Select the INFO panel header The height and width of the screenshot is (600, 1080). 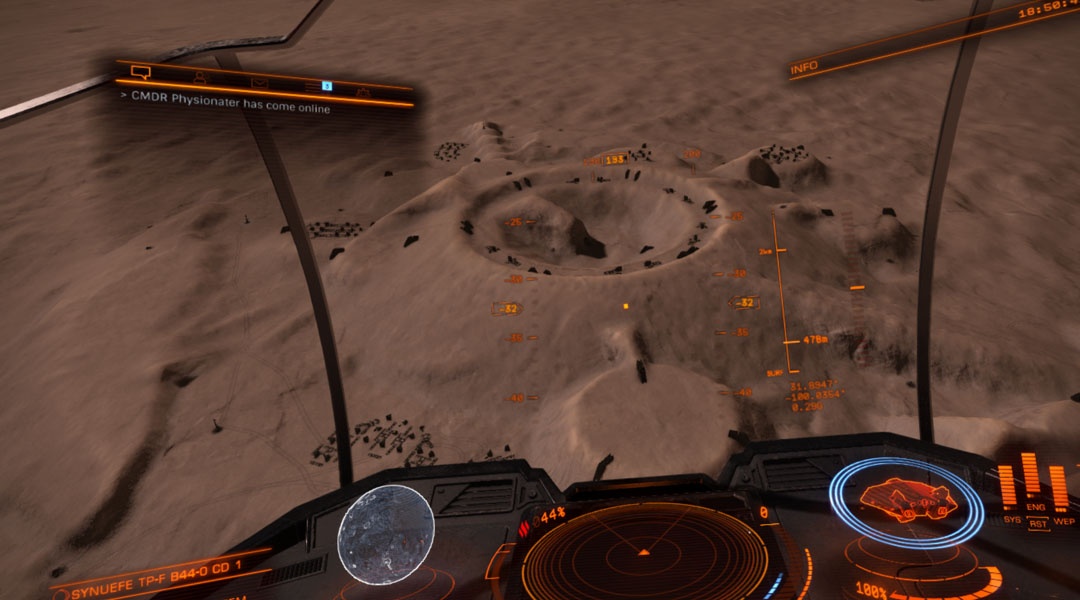[804, 69]
